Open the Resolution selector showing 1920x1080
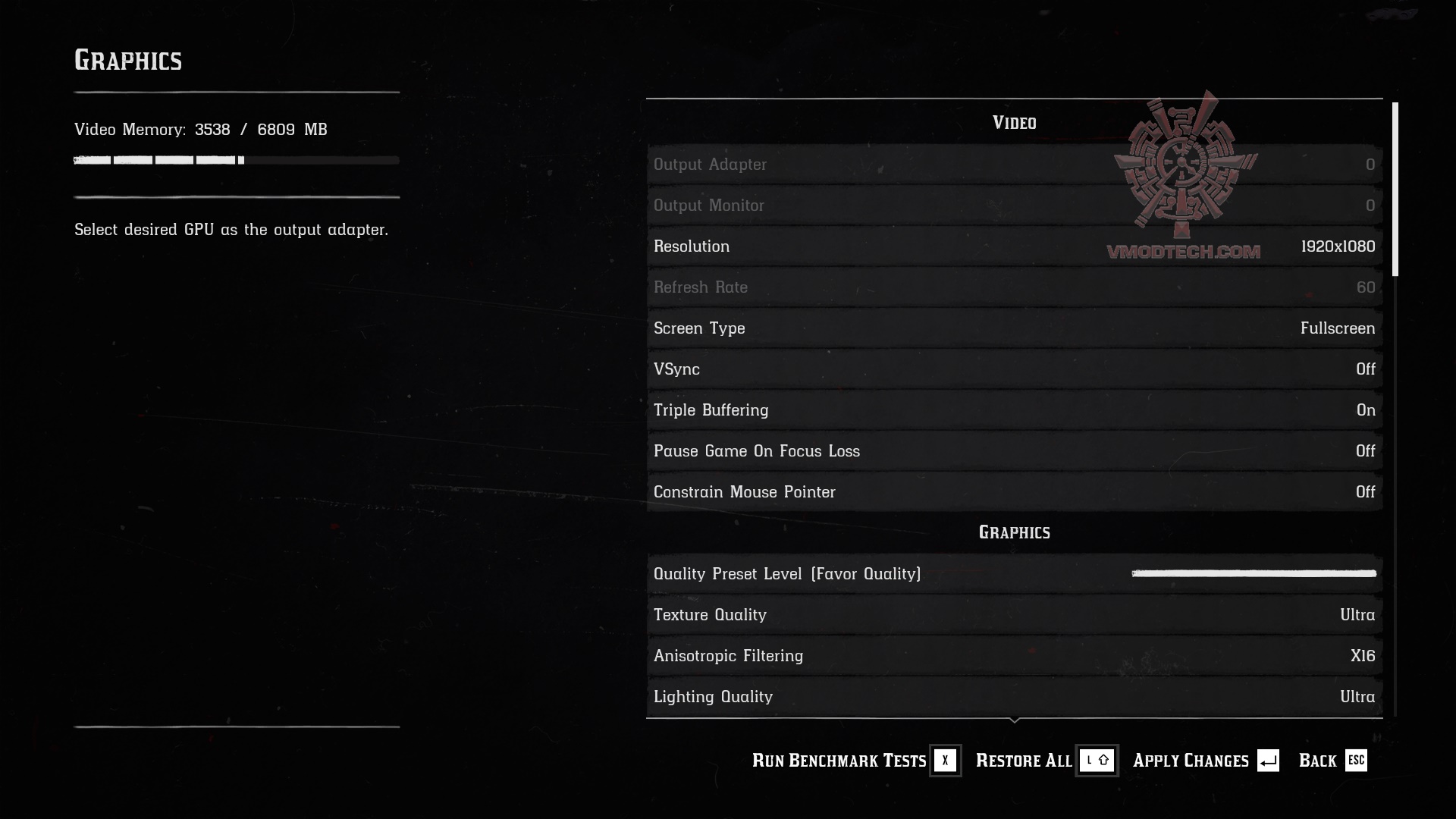The image size is (1456, 819). pyautogui.click(x=1015, y=246)
